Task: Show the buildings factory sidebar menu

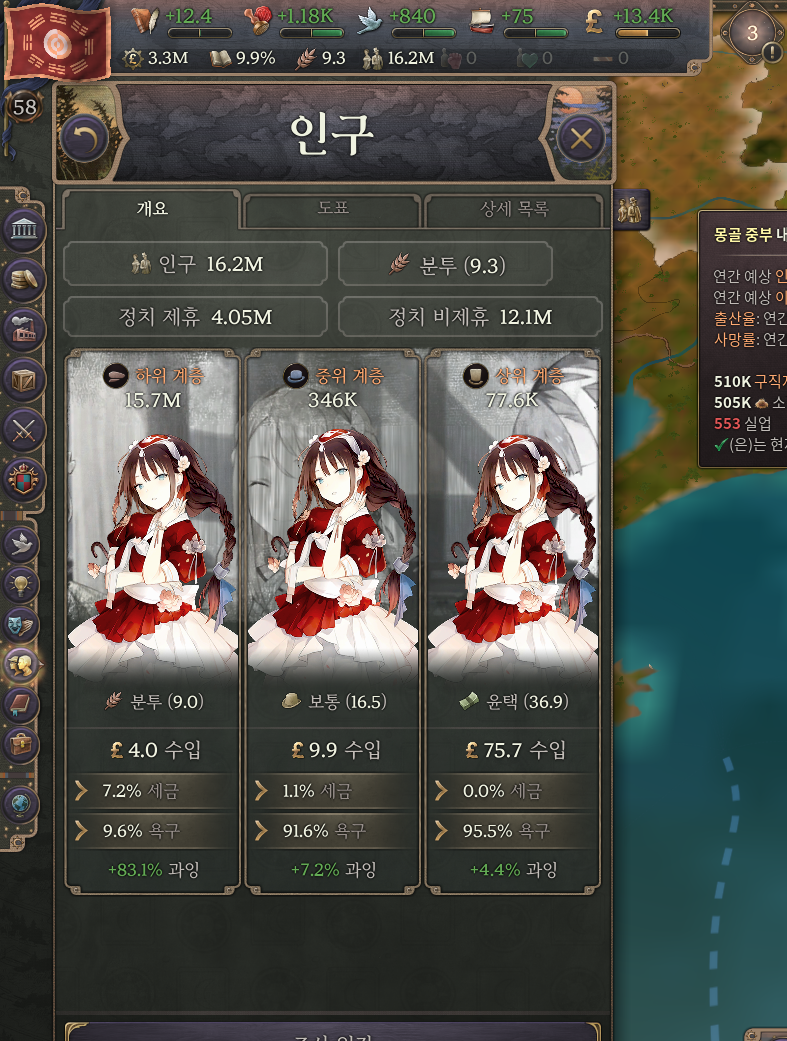Action: point(22,329)
